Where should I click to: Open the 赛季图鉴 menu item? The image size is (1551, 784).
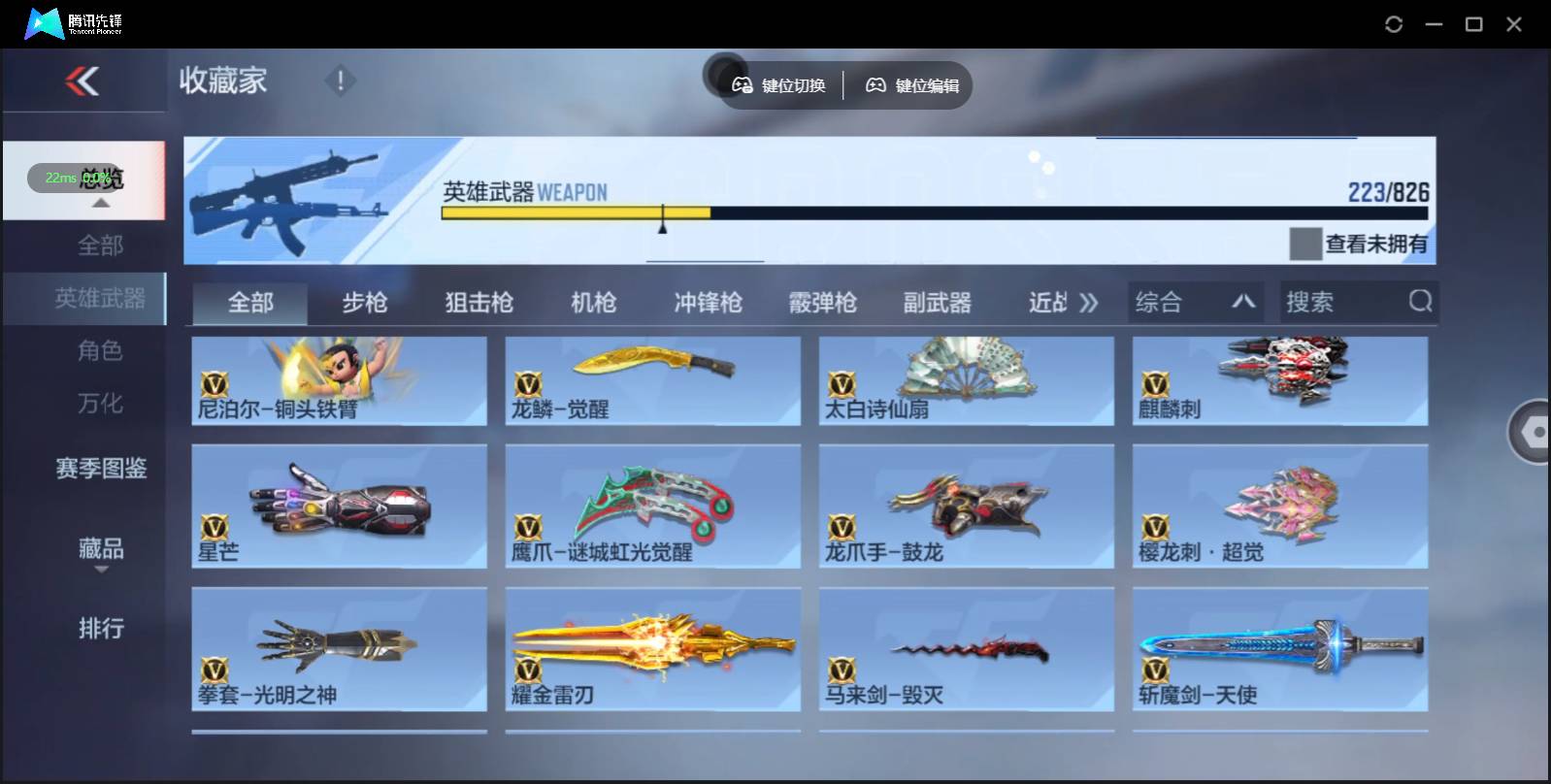point(100,469)
